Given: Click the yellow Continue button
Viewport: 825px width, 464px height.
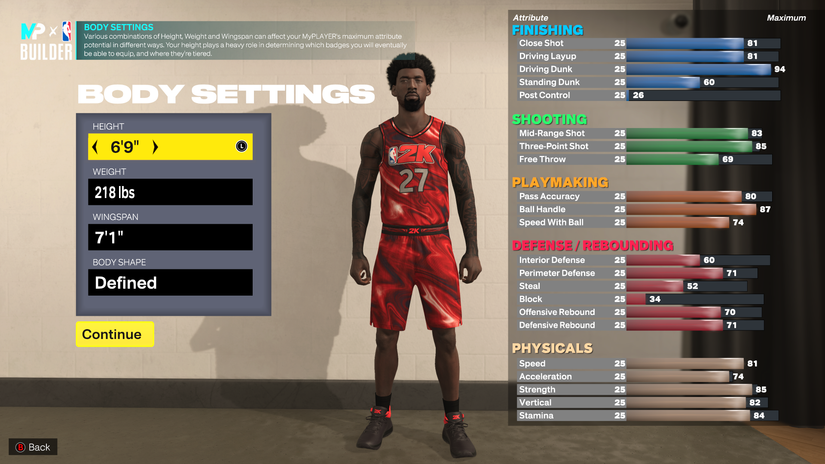Looking at the screenshot, I should 114,334.
